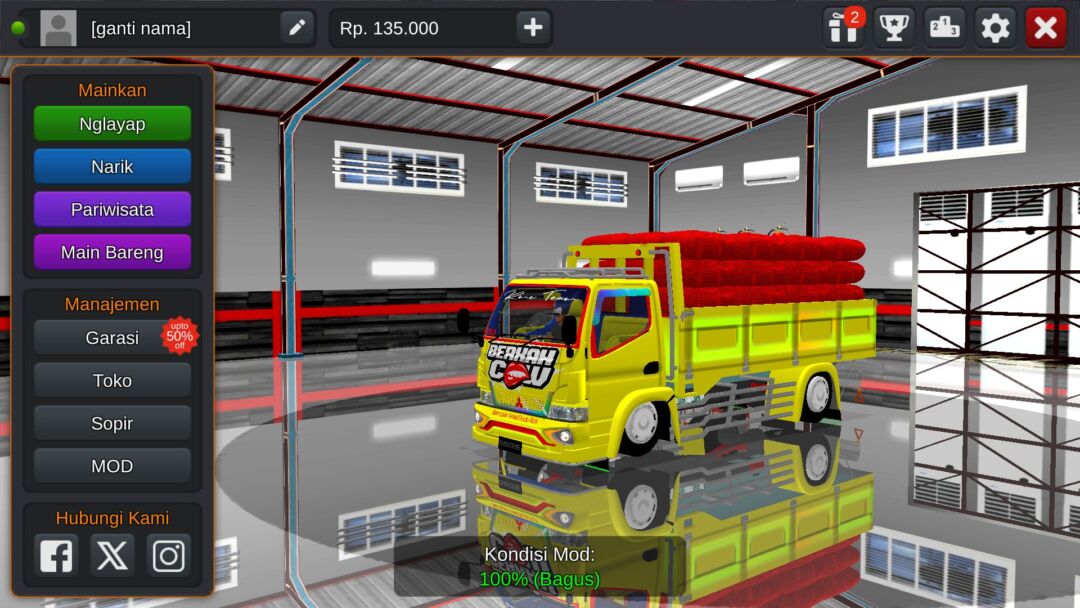Open settings via gear icon
Screen dimensions: 1080x608
click(x=995, y=28)
